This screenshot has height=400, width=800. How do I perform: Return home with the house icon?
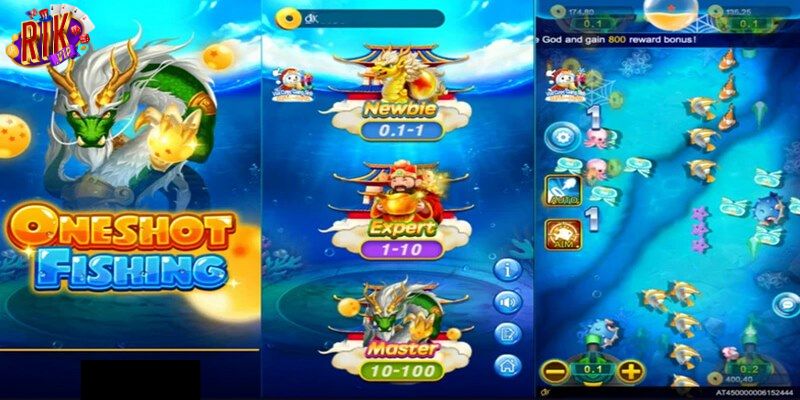tap(509, 365)
